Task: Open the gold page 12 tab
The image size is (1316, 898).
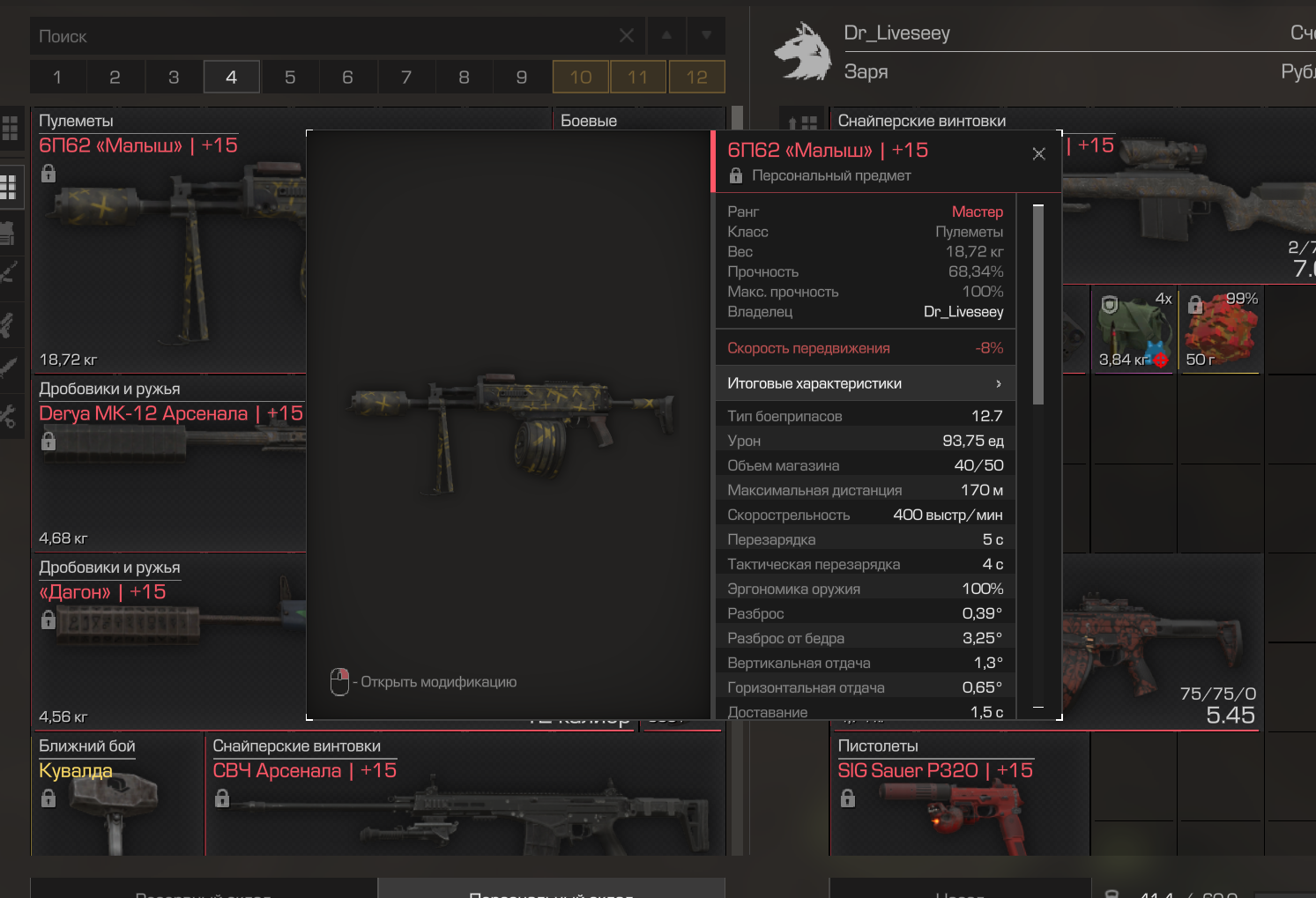Action: (x=696, y=78)
